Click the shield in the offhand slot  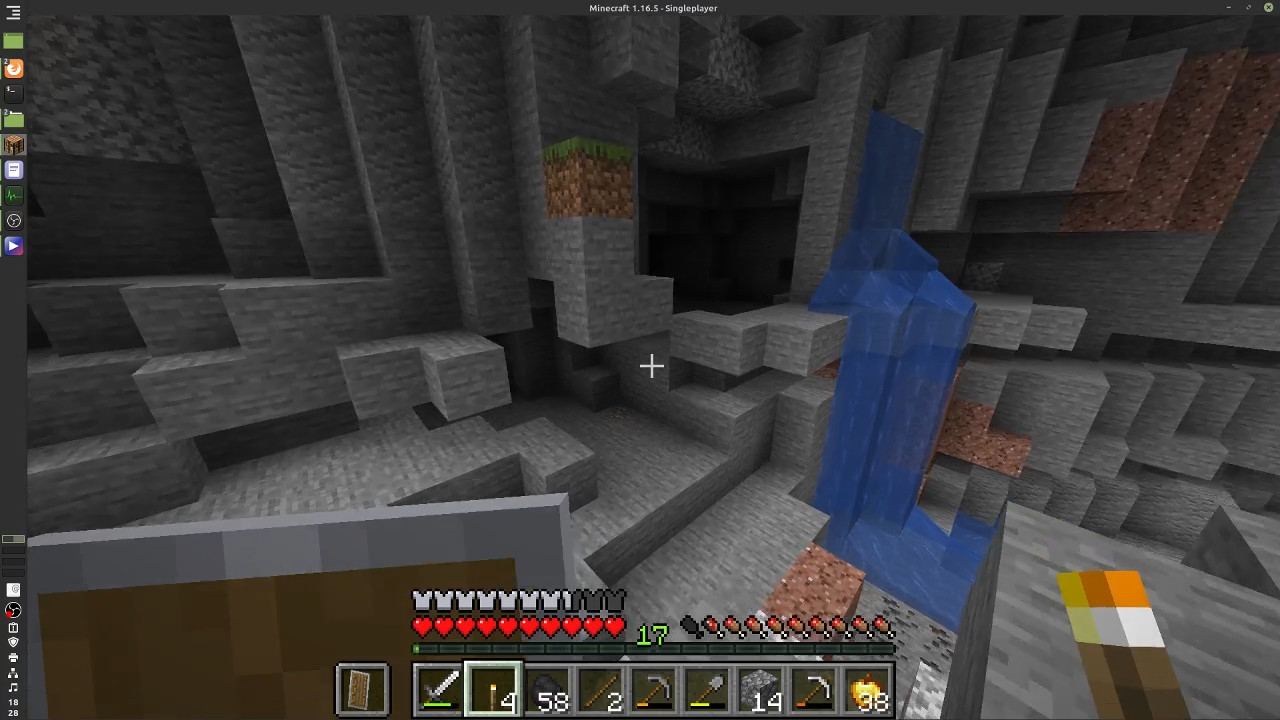[362, 690]
